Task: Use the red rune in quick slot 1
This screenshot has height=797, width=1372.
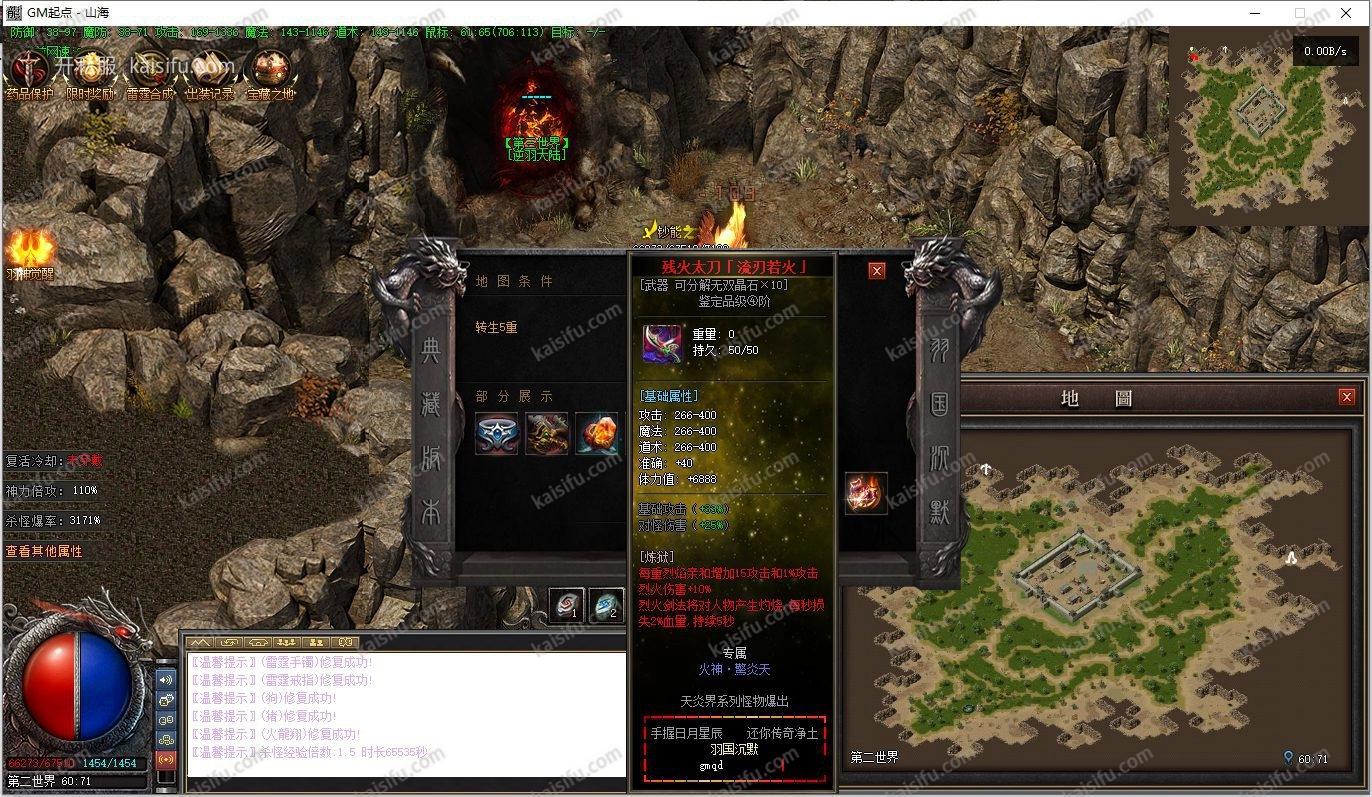Action: (566, 605)
